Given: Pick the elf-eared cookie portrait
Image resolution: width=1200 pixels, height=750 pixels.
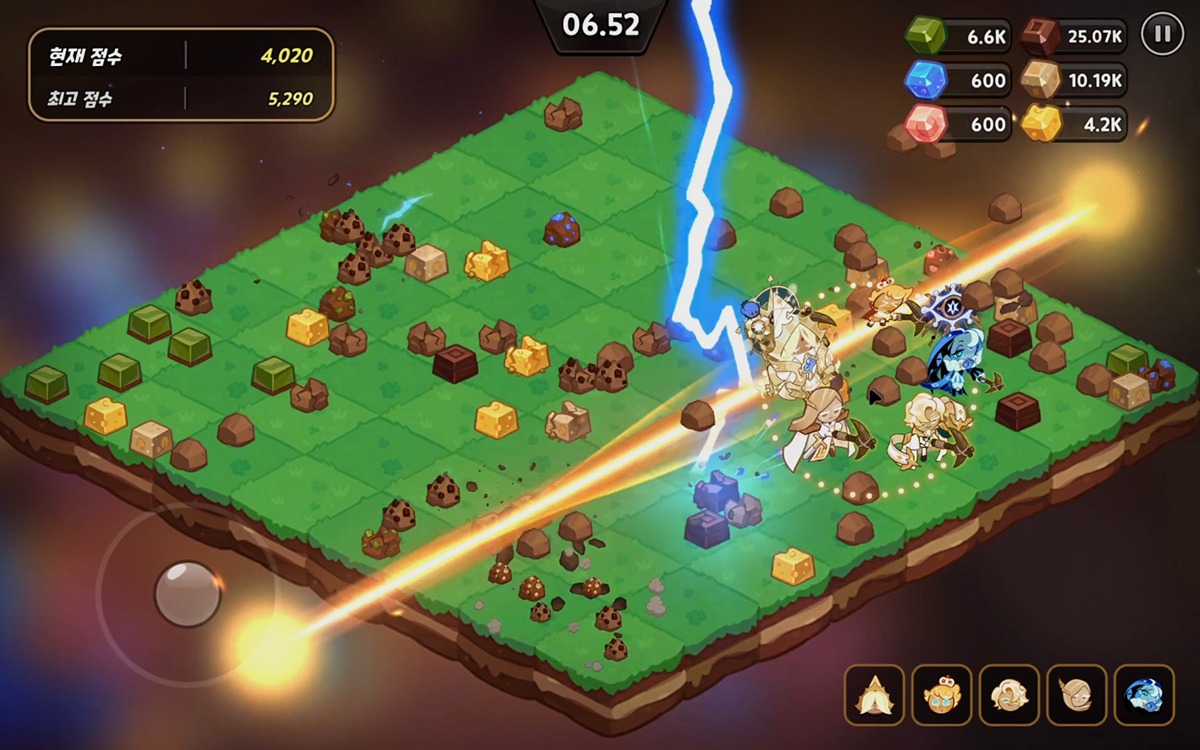Looking at the screenshot, I should [x=1076, y=695].
